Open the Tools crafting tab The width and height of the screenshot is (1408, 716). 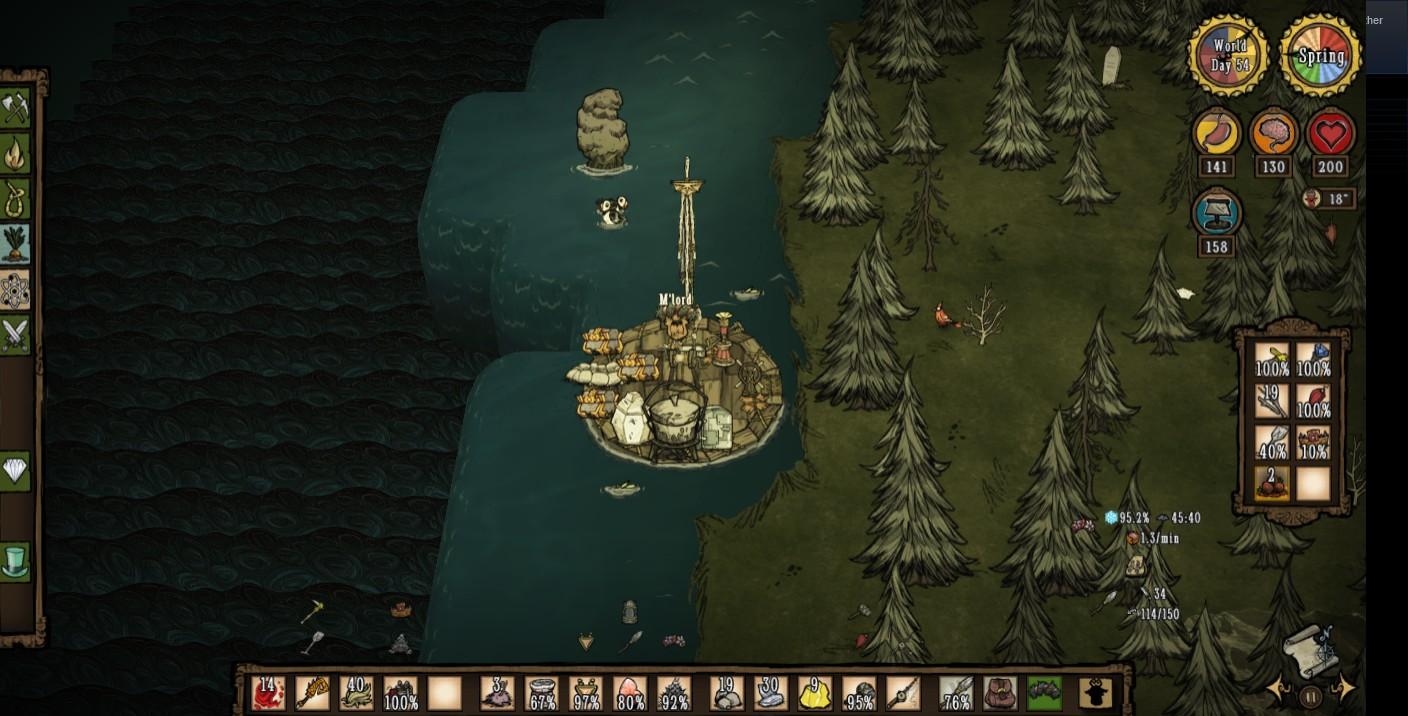(15, 108)
